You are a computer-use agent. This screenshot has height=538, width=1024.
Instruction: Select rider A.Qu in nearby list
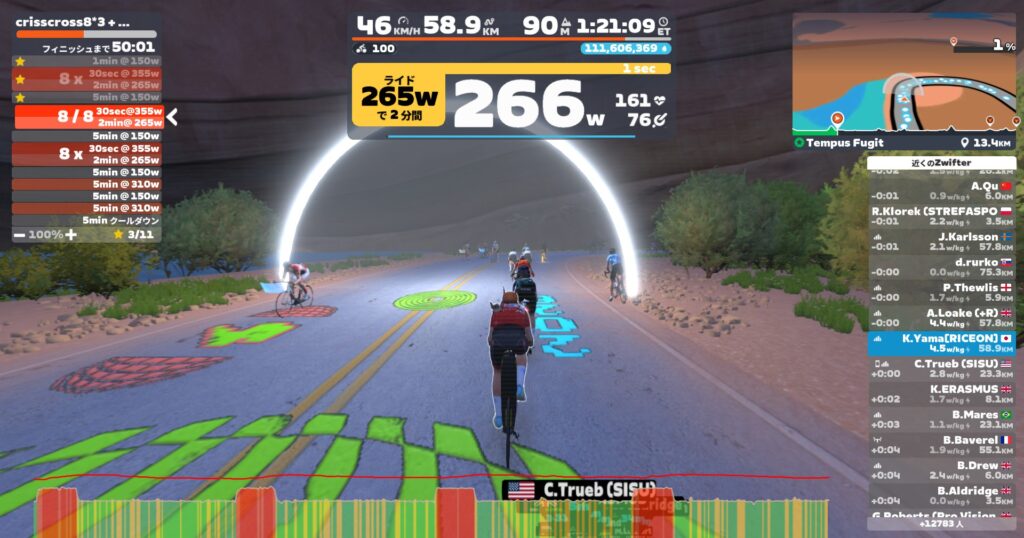click(941, 190)
